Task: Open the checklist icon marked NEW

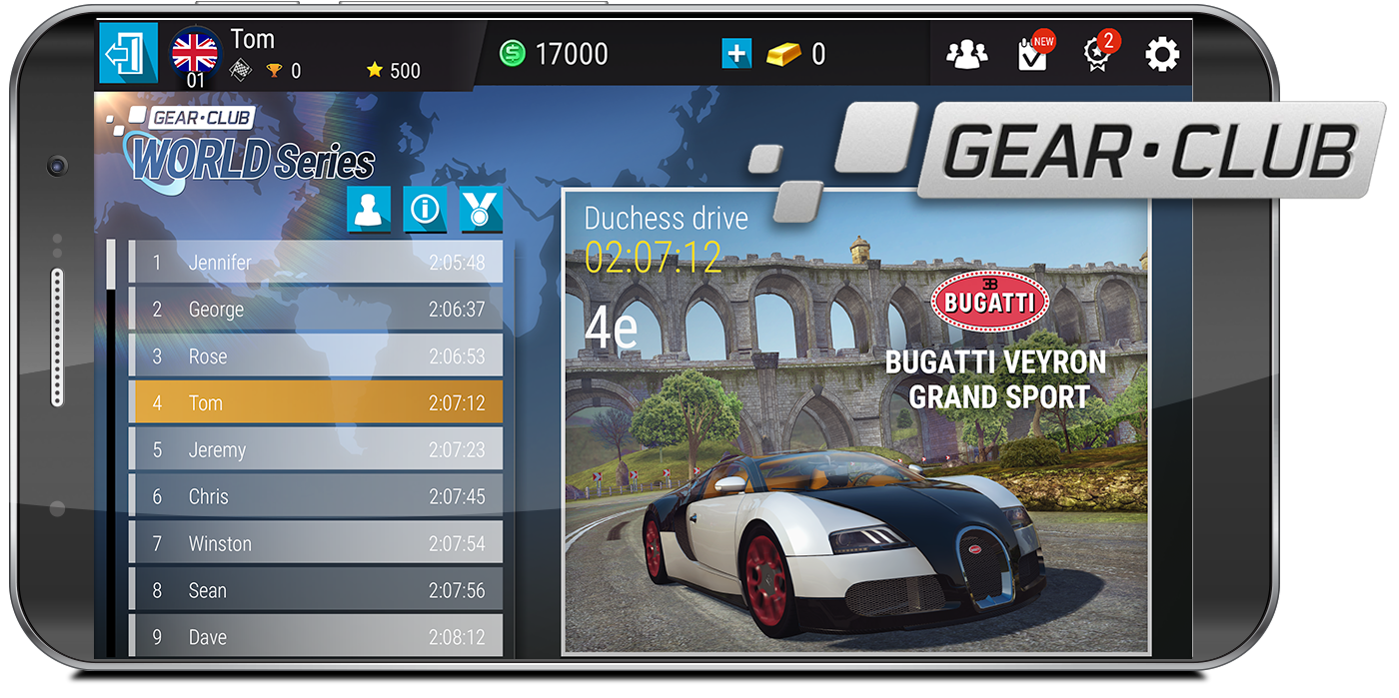Action: pyautogui.click(x=1032, y=54)
